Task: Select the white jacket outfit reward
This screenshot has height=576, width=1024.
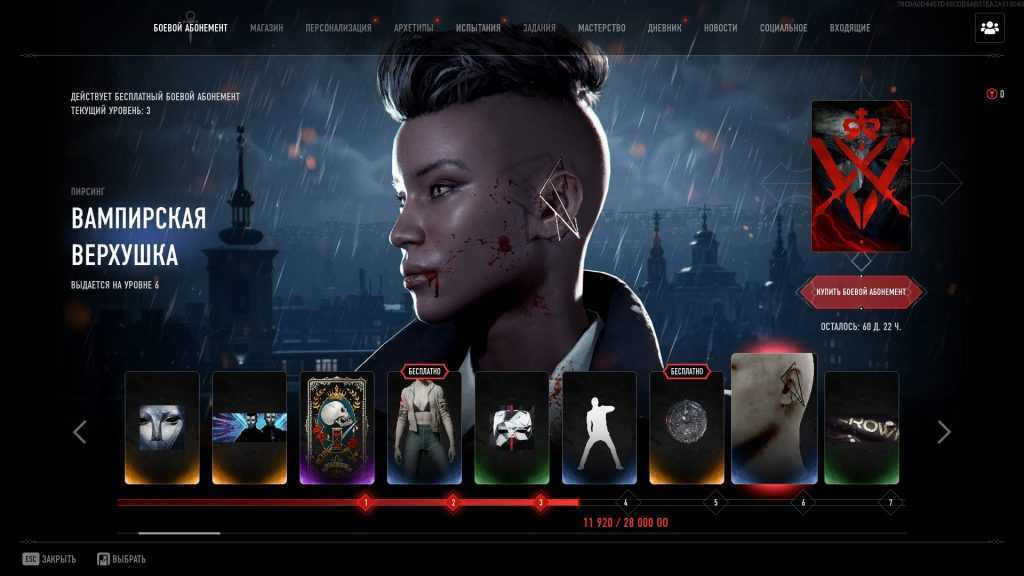Action: click(424, 428)
